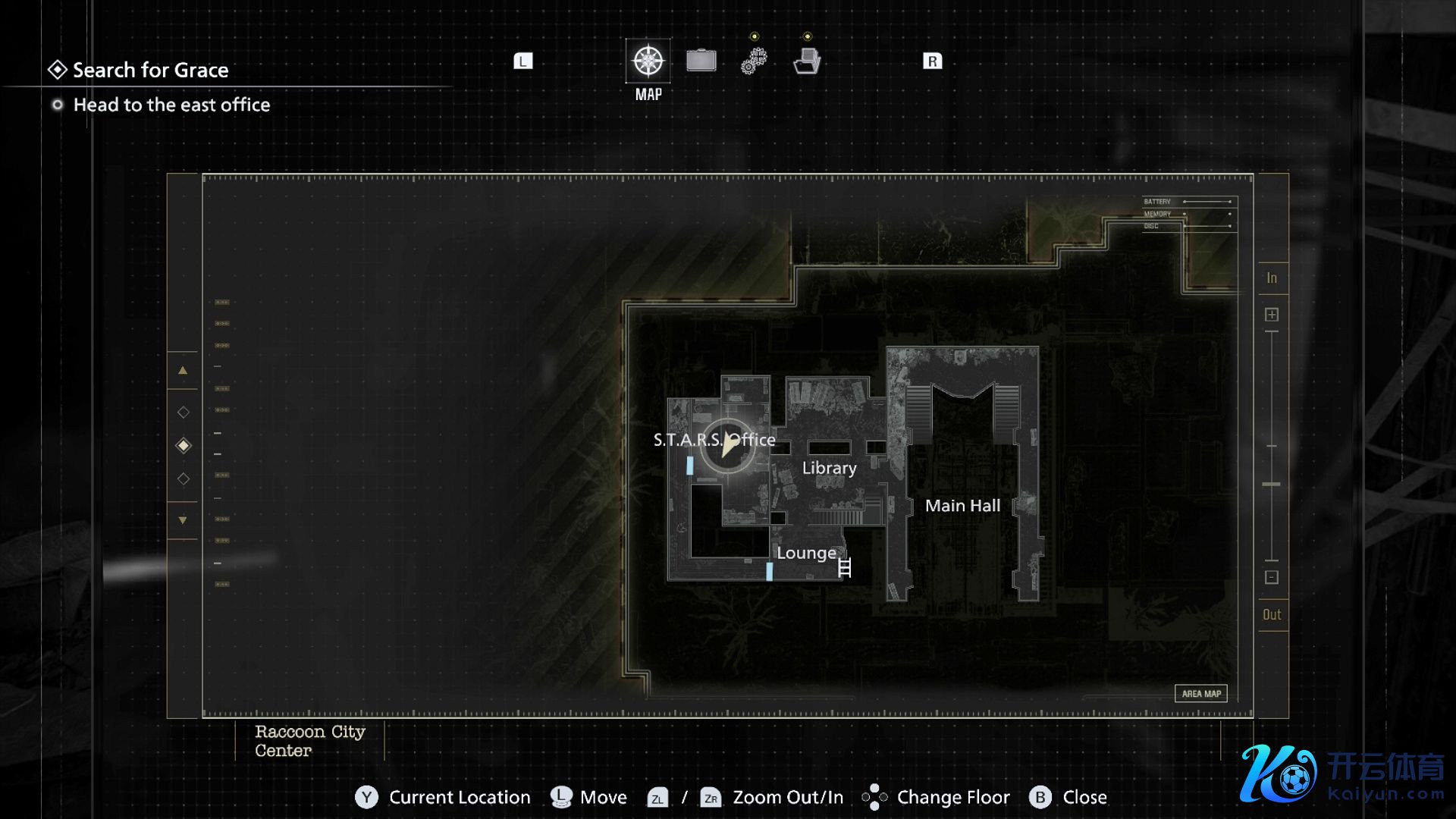This screenshot has width=1456, height=819.
Task: Click the floor selector up arrow
Action: click(183, 371)
